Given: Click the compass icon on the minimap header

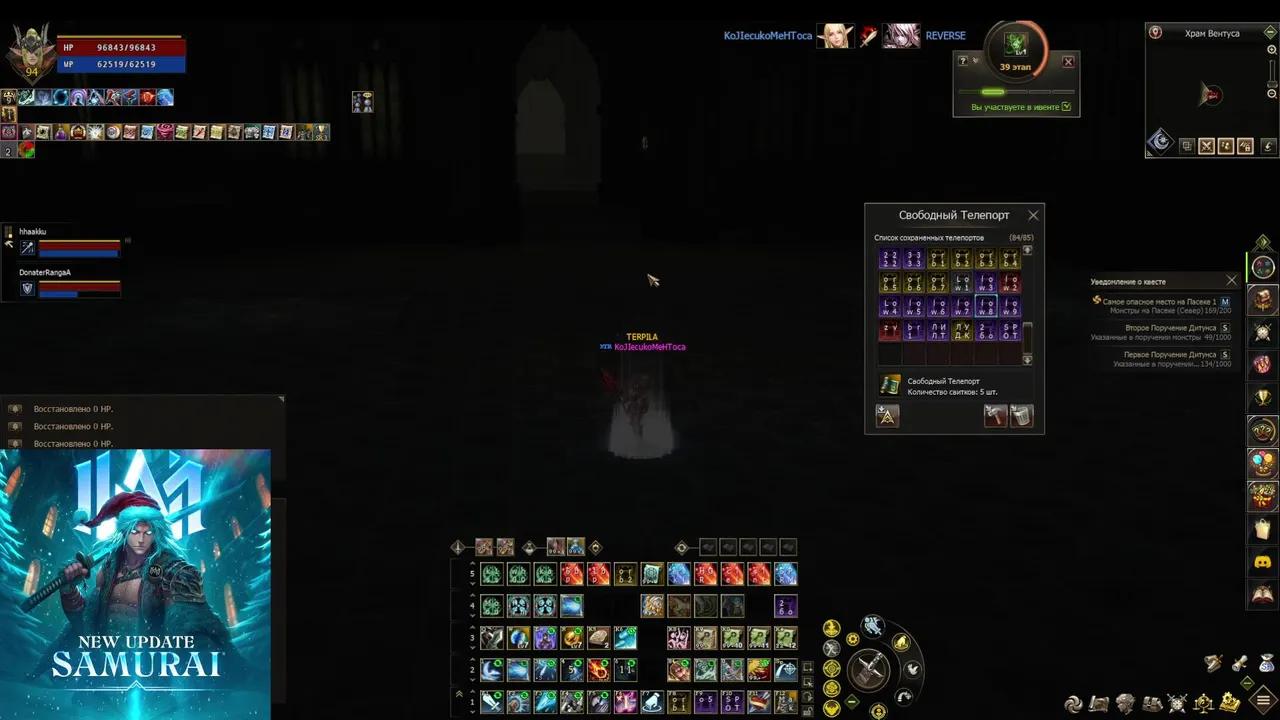Looking at the screenshot, I should 1156,32.
